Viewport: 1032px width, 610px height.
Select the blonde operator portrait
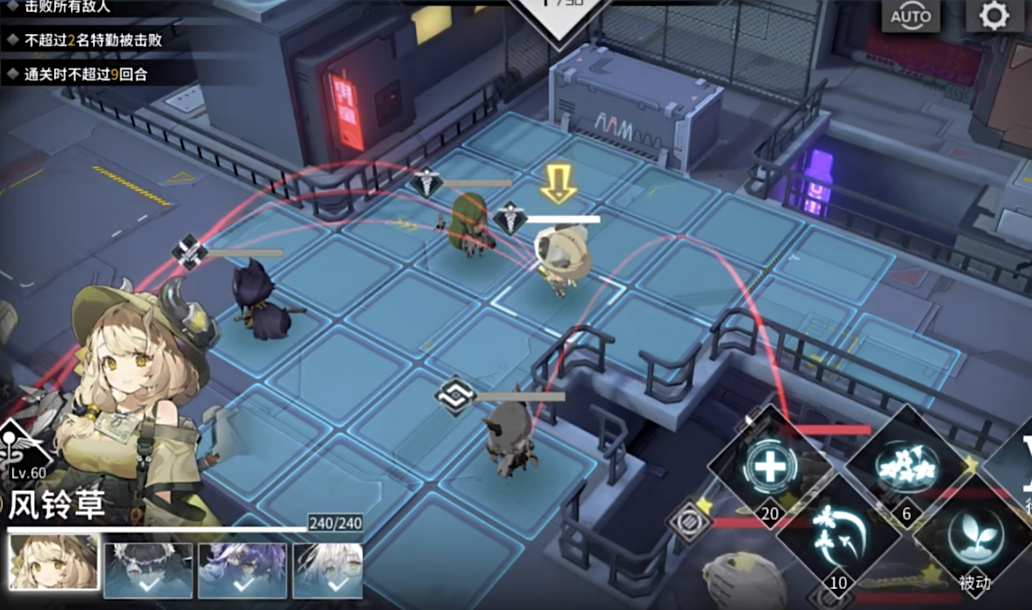[x=53, y=566]
